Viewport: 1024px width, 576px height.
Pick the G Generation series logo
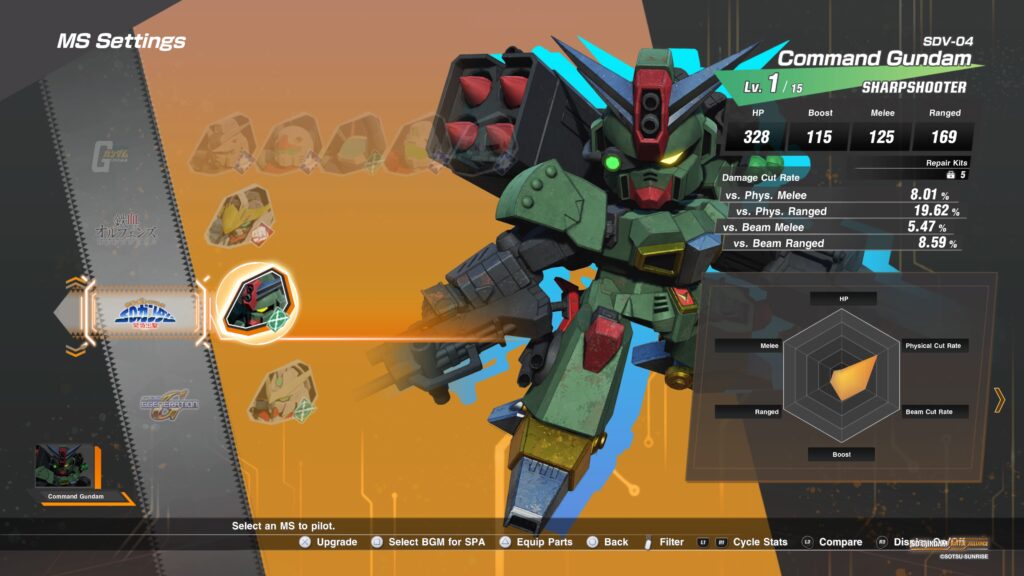(169, 404)
